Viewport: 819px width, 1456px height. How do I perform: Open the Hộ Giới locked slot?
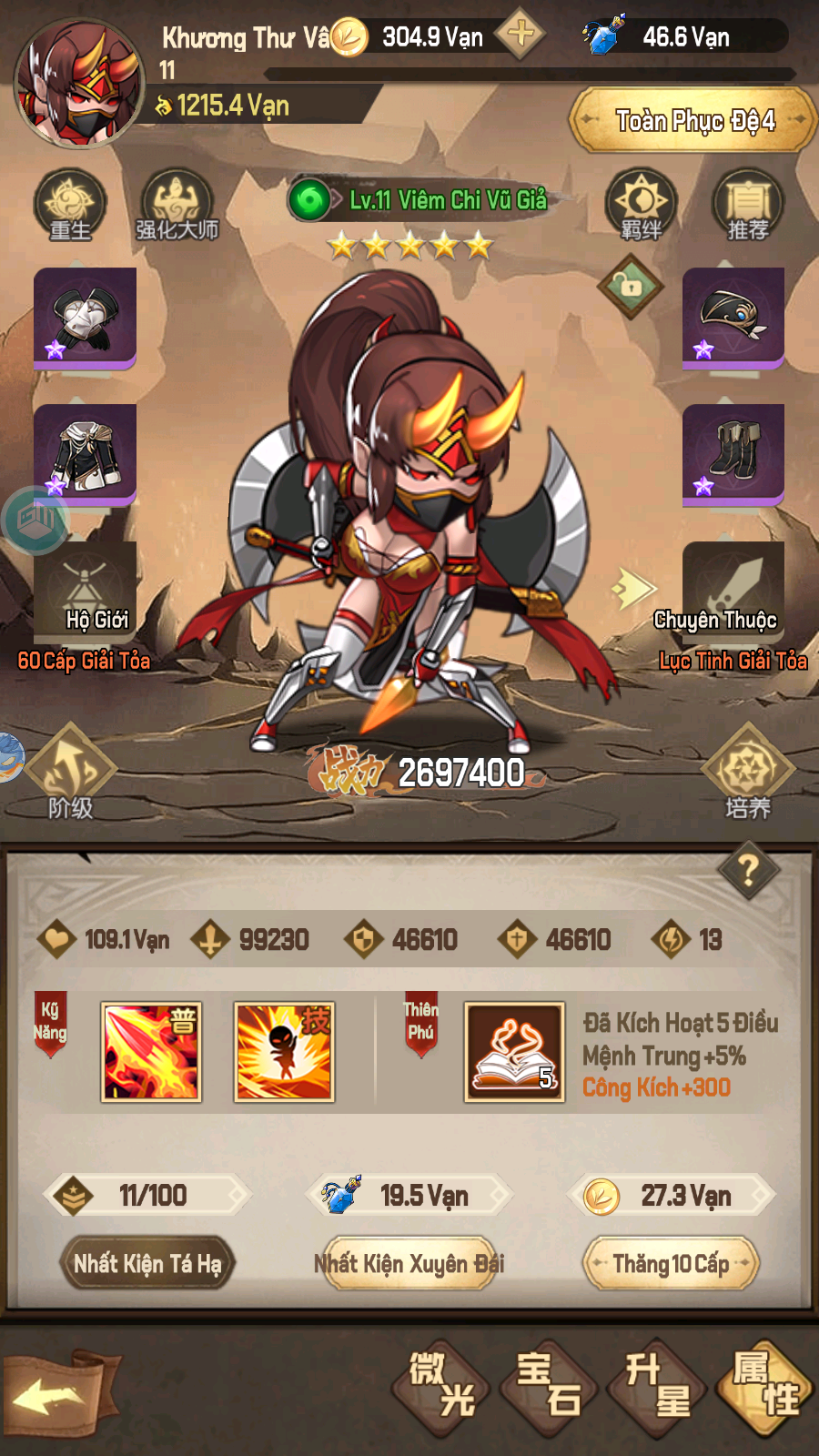tap(85, 591)
